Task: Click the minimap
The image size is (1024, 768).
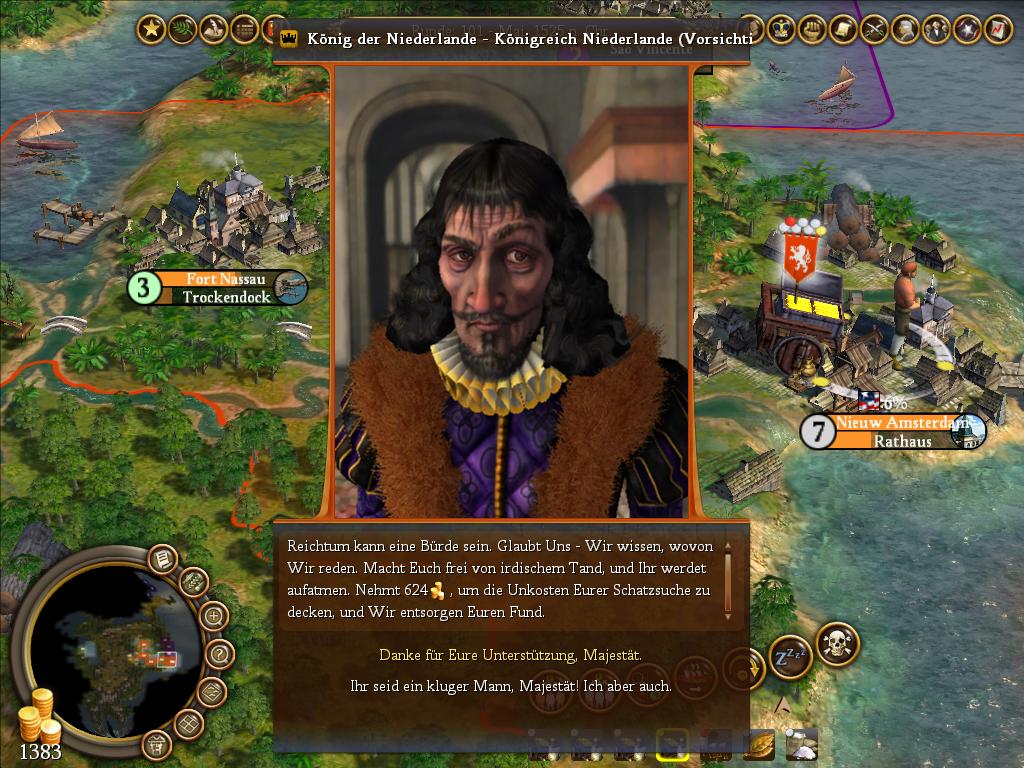Action: (112, 648)
